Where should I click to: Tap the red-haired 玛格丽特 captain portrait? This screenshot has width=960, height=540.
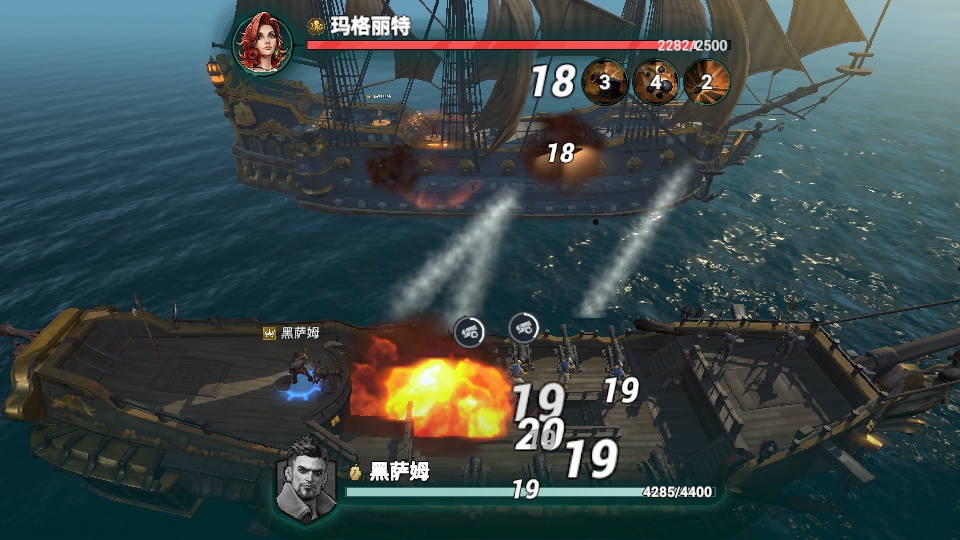click(263, 43)
